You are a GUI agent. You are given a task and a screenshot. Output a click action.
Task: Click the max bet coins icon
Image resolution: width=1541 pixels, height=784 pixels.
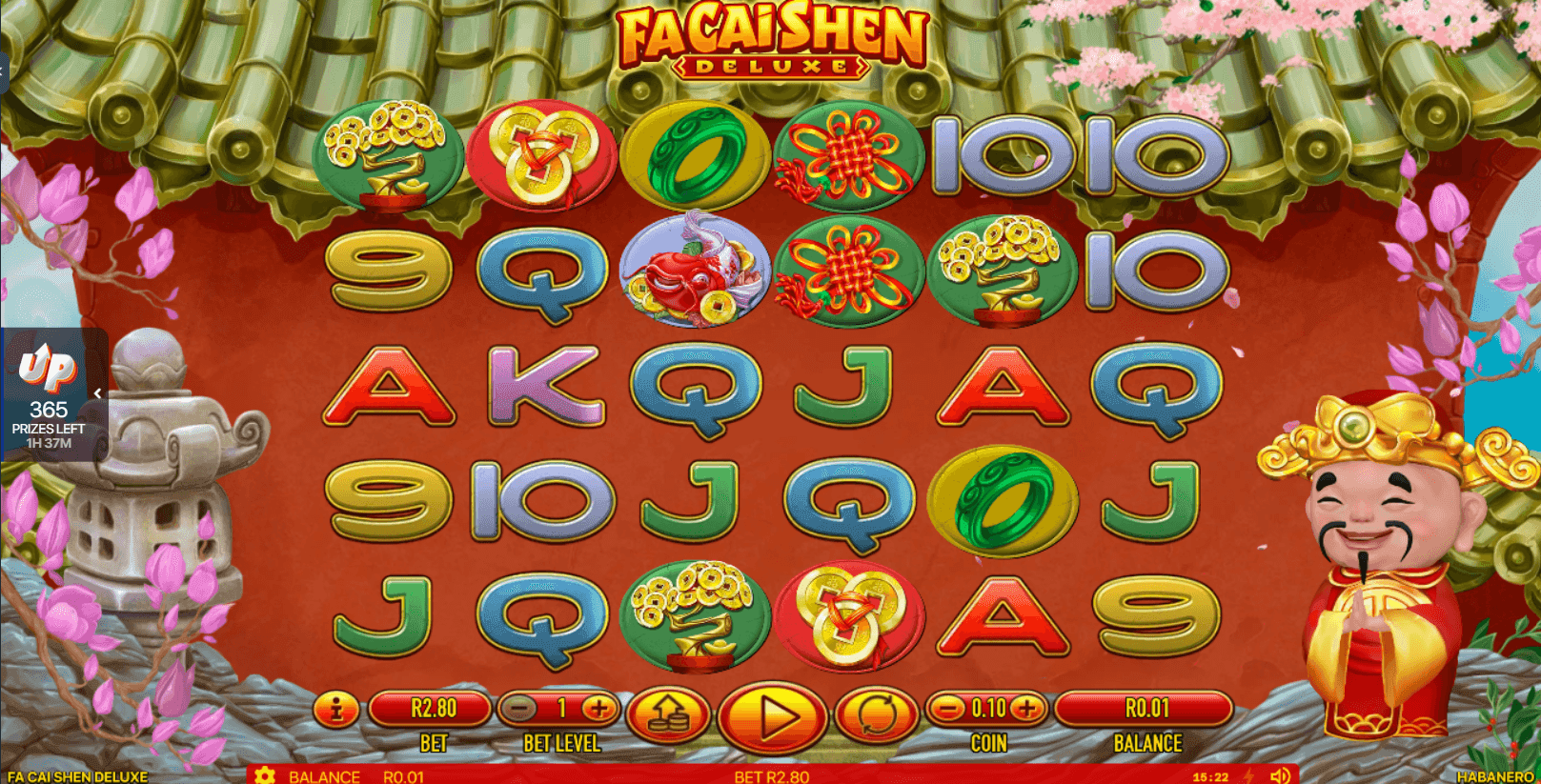click(x=672, y=716)
